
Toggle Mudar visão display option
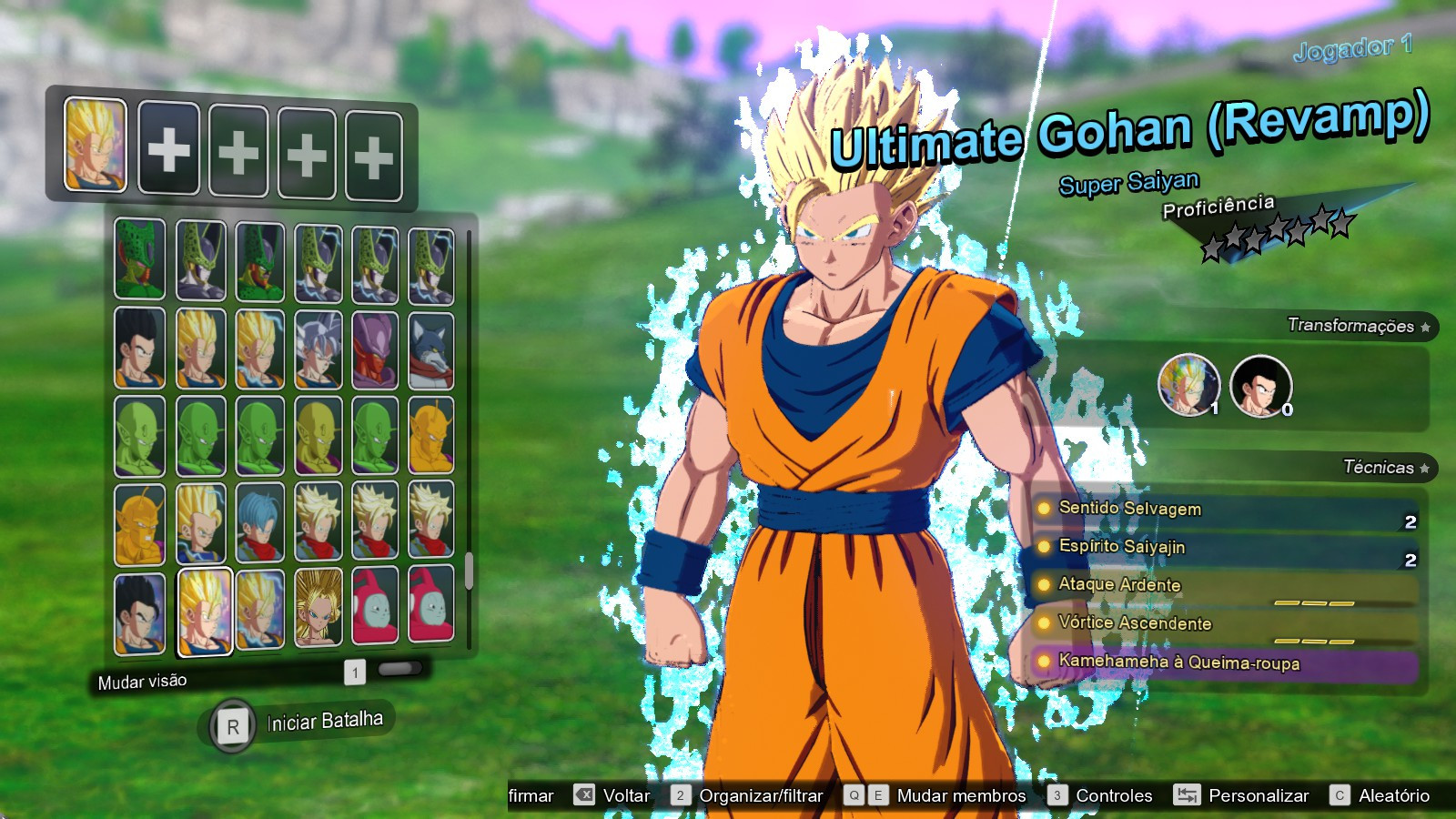[141, 681]
